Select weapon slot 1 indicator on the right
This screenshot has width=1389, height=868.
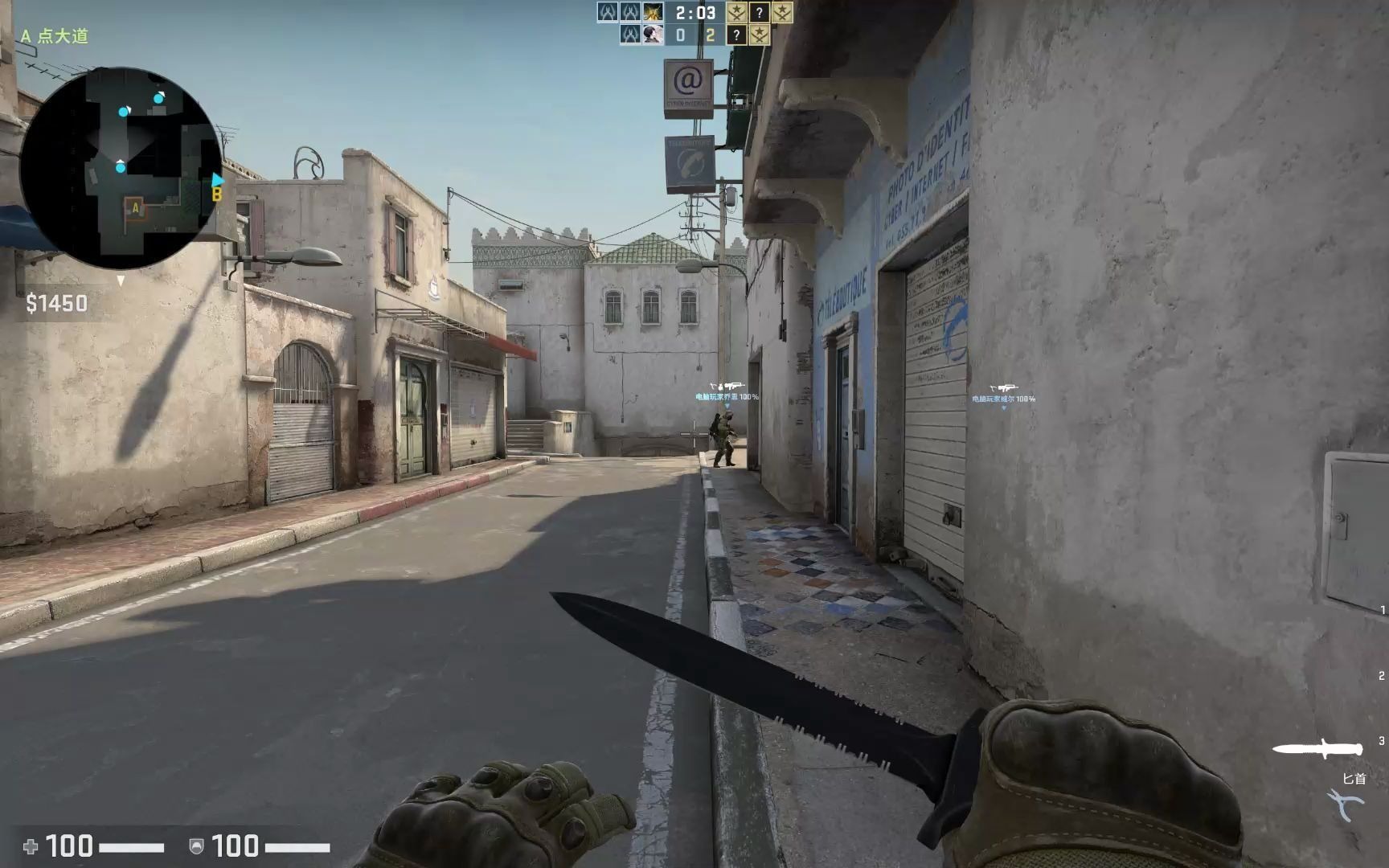(1383, 609)
